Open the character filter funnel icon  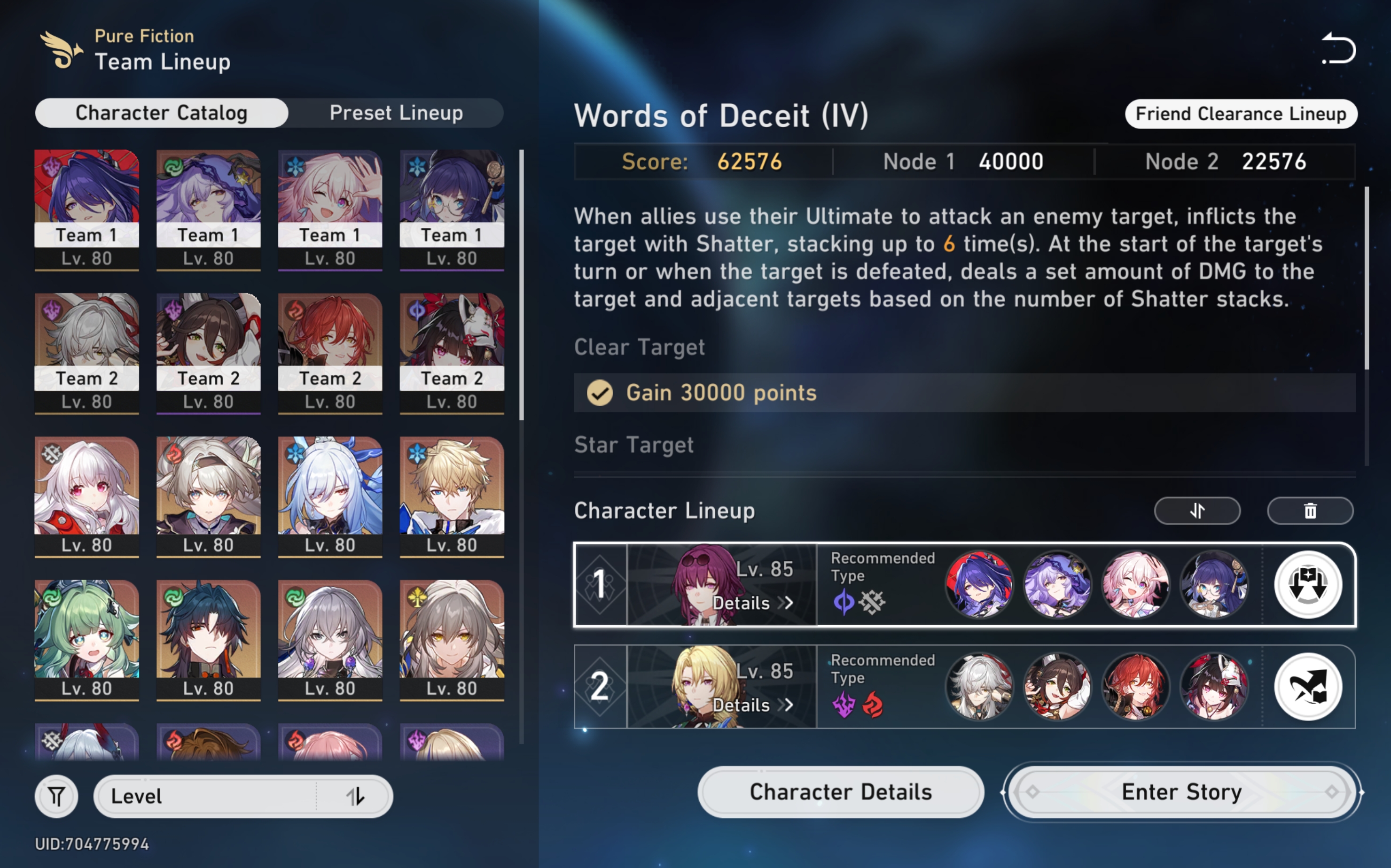point(56,796)
